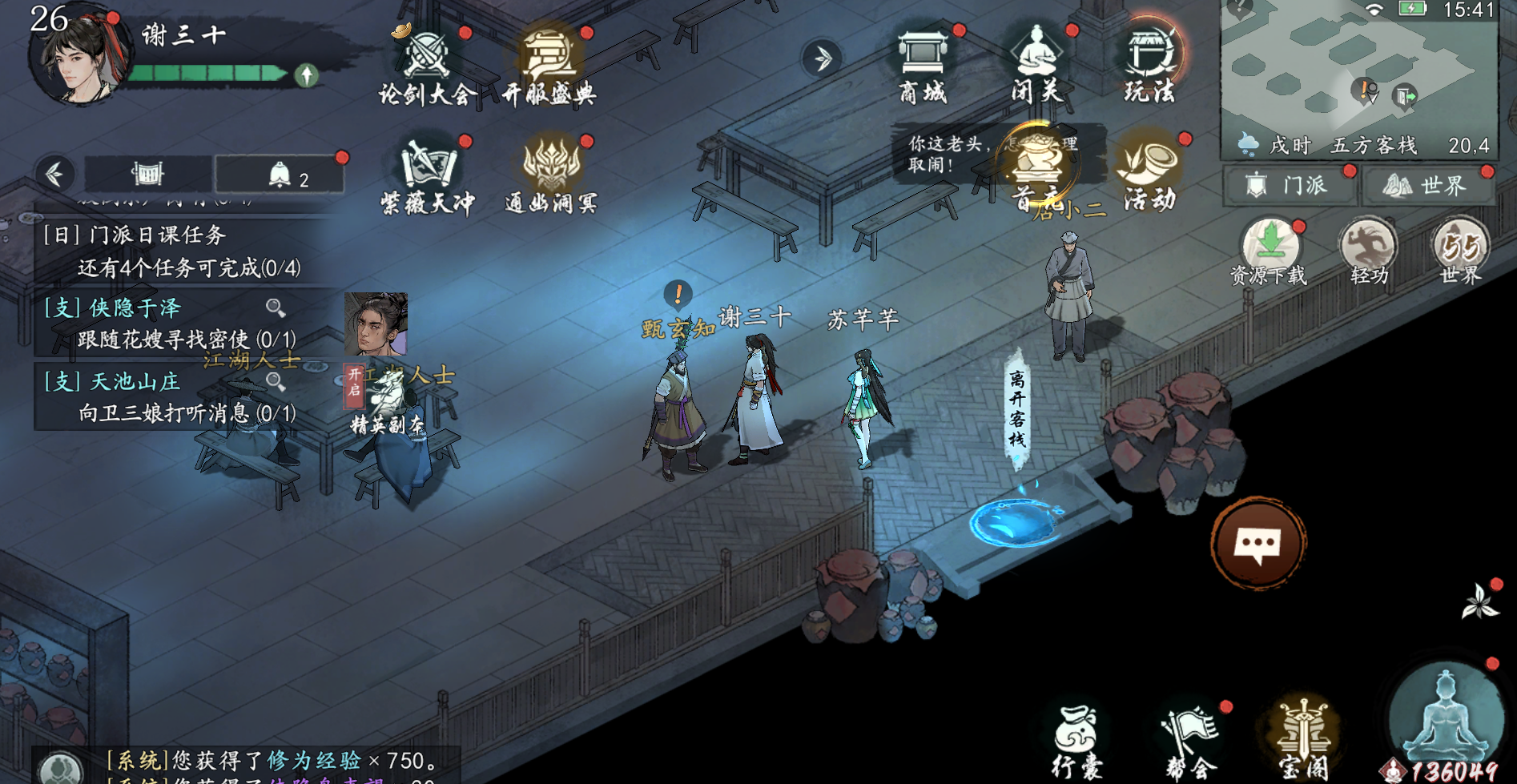Open the 开服盛典 celebration icon
Viewport: 1517px width, 784px height.
click(549, 66)
